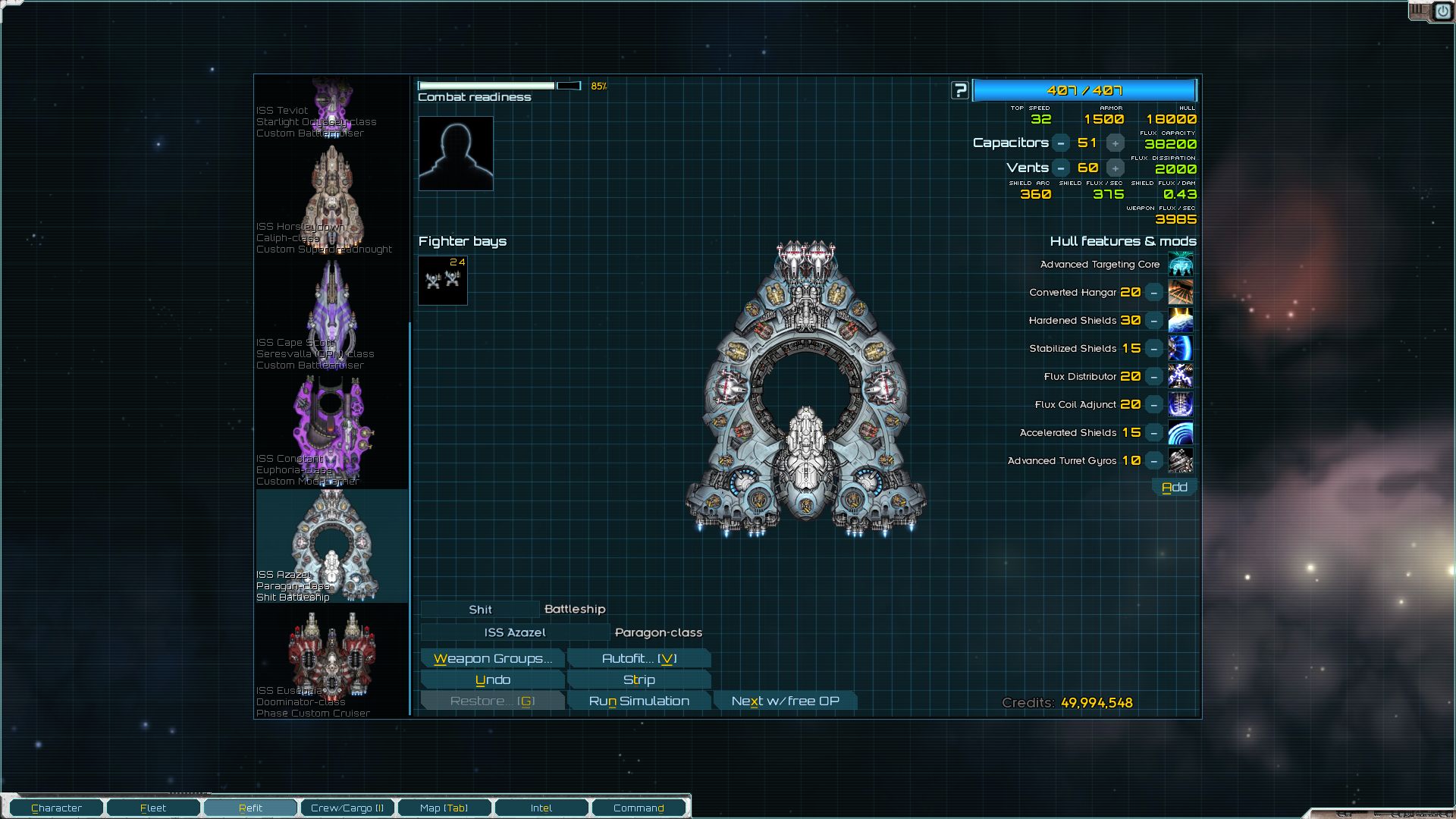Click the help question mark icon
Screen dimensions: 1456x819
(x=960, y=89)
